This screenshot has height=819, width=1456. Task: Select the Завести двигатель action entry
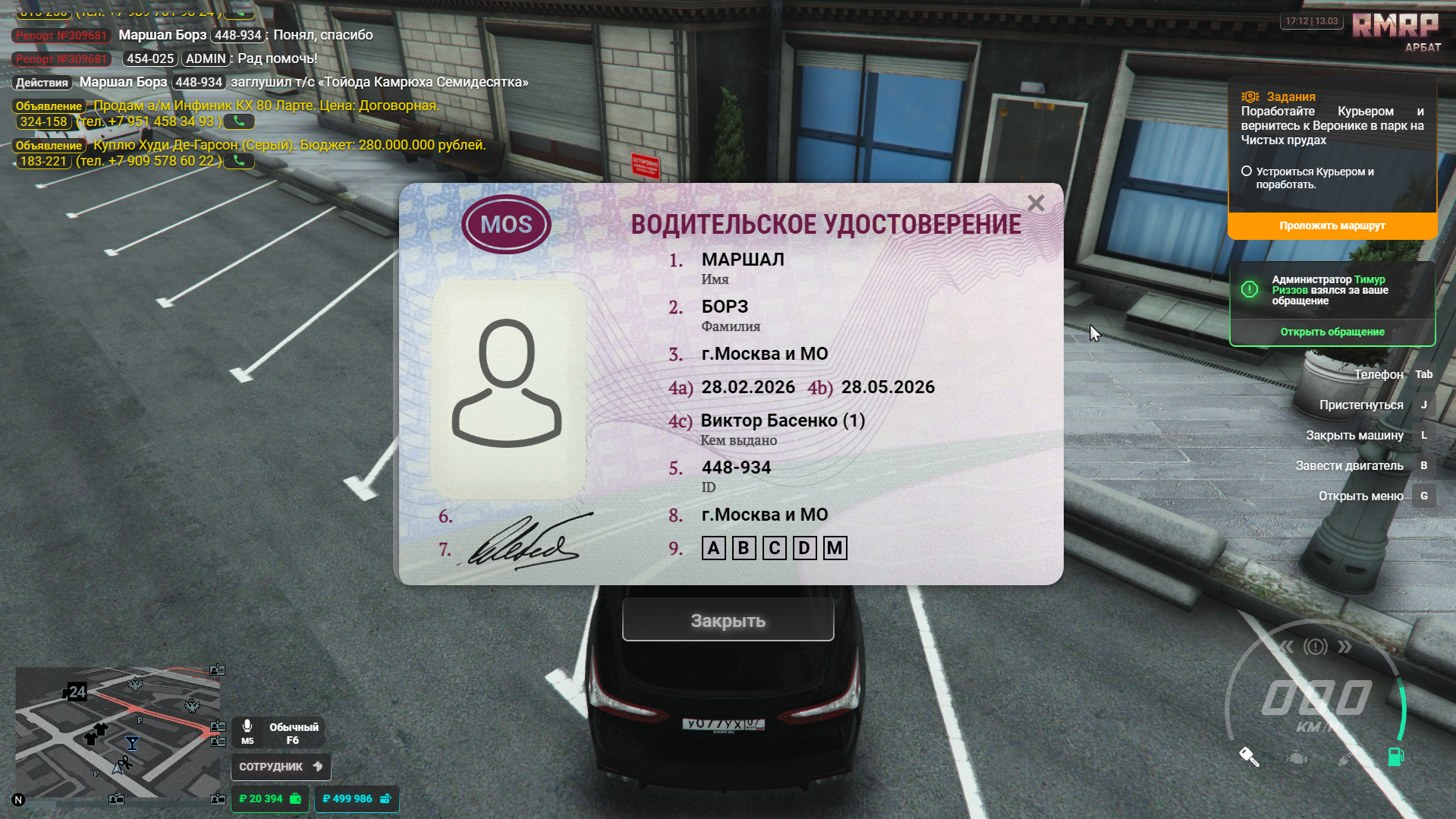pyautogui.click(x=1349, y=465)
